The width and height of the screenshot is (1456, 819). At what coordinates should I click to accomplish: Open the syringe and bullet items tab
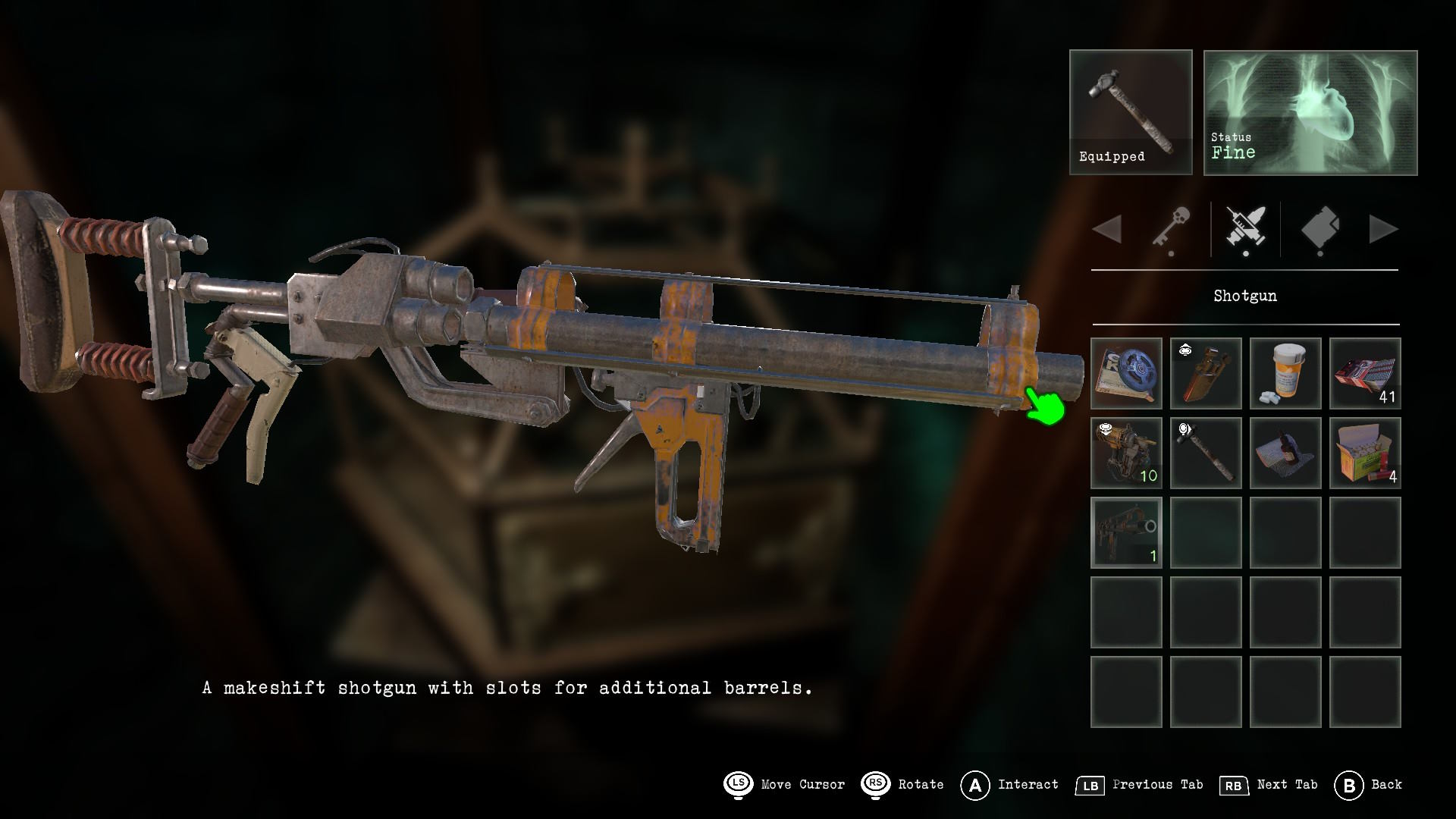1245,229
